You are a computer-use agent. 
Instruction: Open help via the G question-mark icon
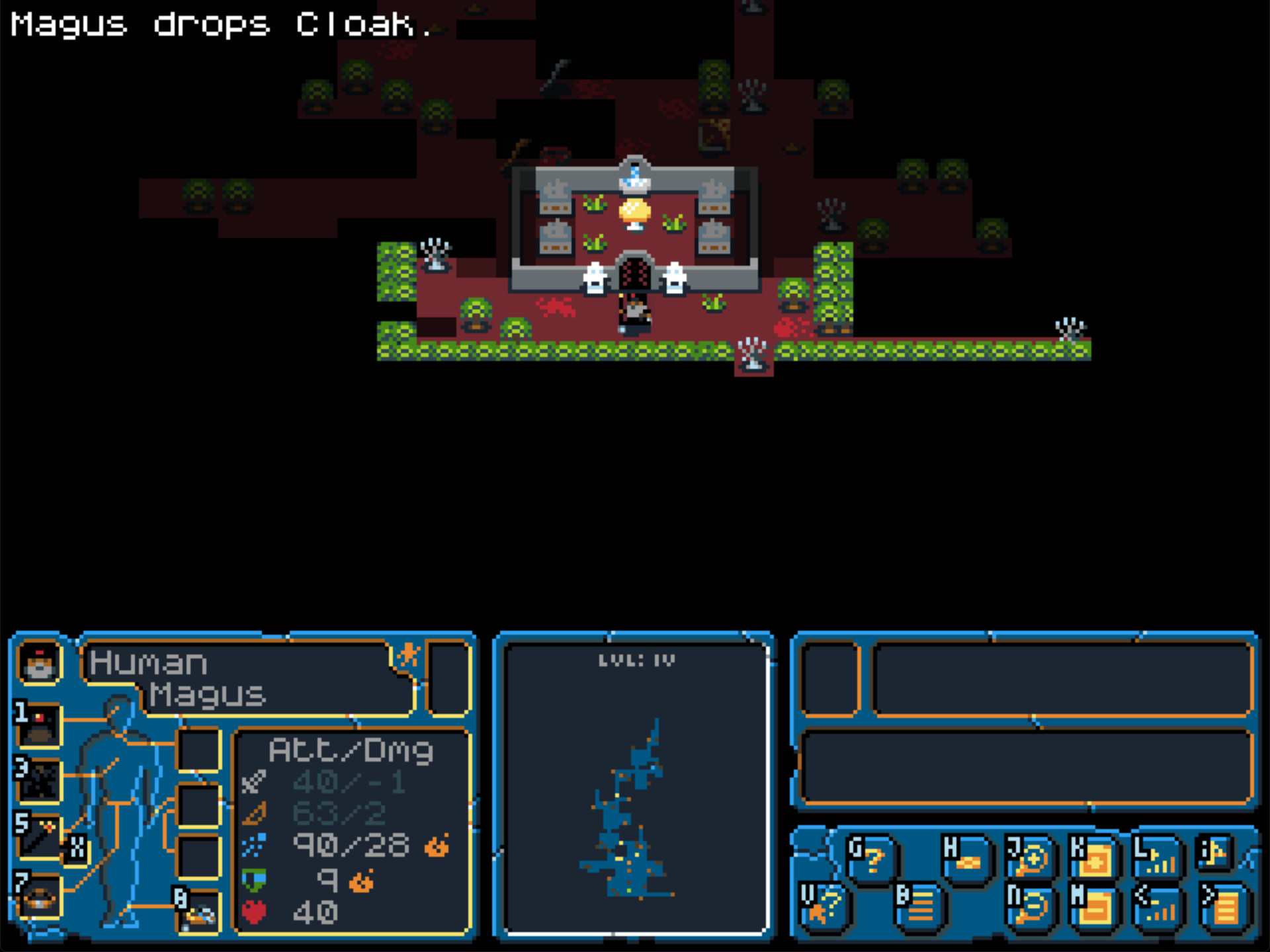[x=871, y=855]
